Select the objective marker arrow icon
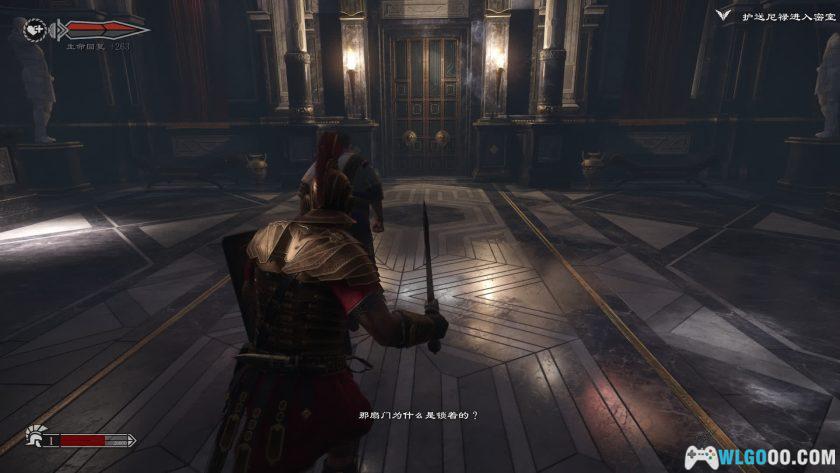Screen dimensions: 840x473 [725, 15]
